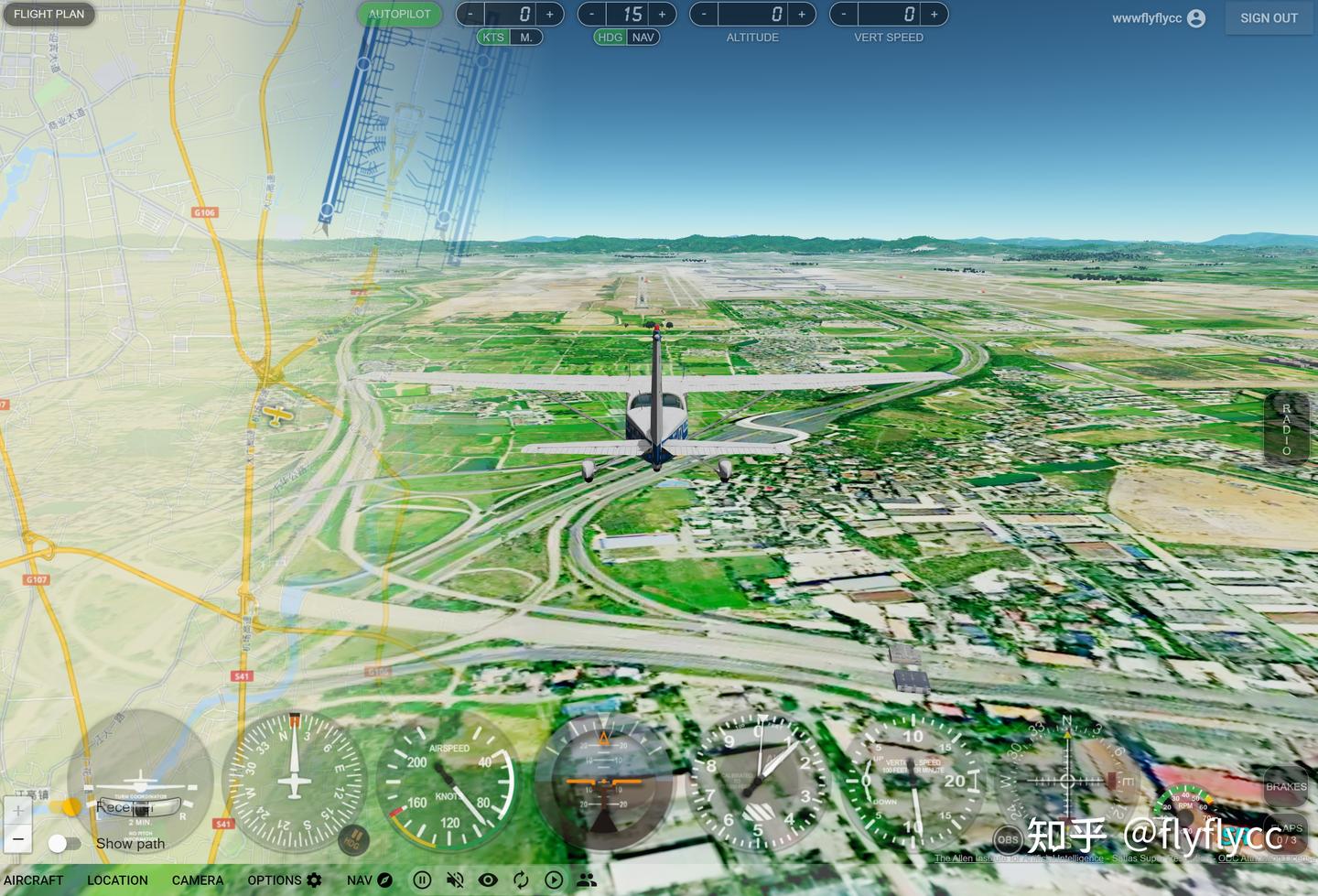Select NAV mode for autopilot heading

643,38
